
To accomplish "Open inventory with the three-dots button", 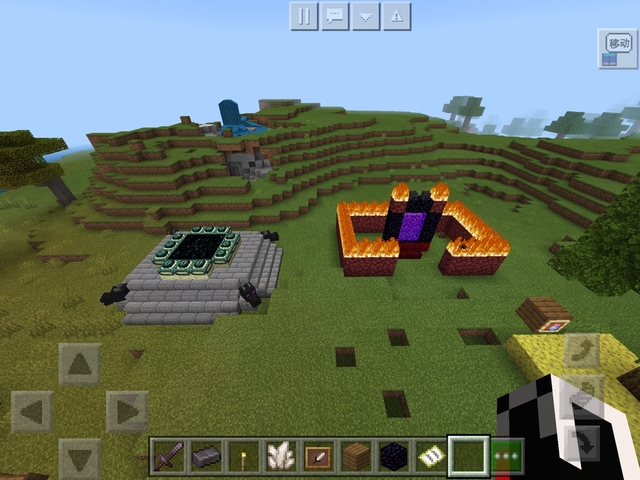I will (x=506, y=457).
